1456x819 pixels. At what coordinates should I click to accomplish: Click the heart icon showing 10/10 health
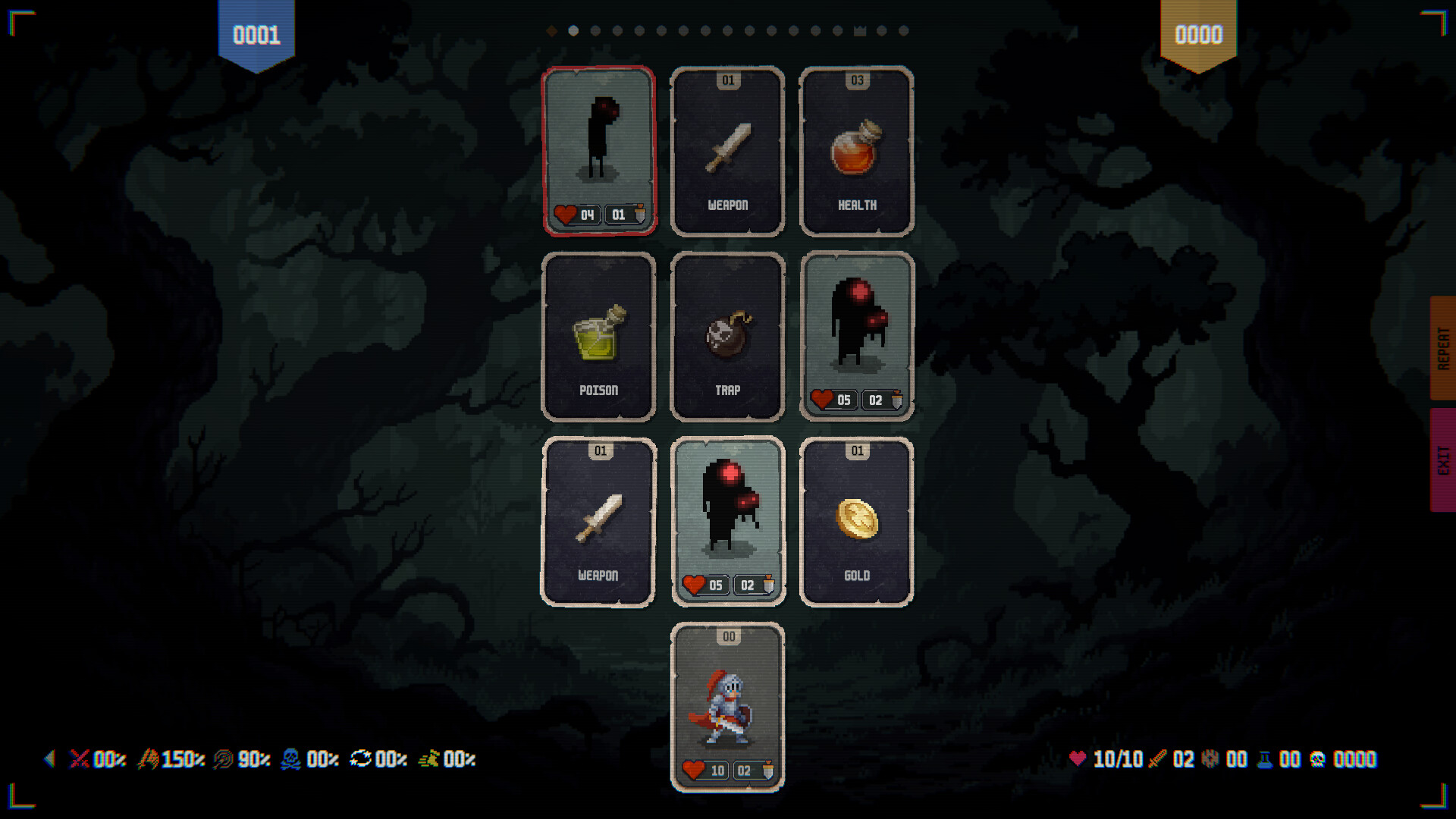coord(1078,760)
